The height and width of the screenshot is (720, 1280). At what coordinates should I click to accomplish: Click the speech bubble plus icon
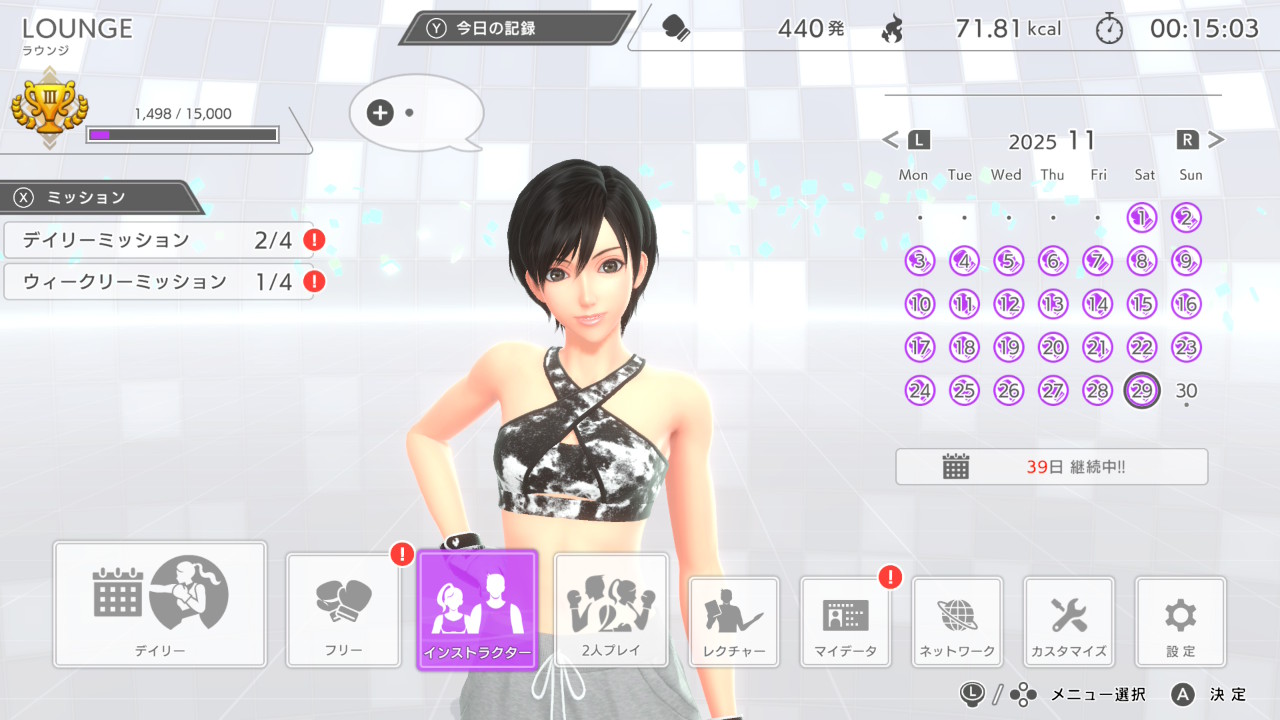pos(380,113)
